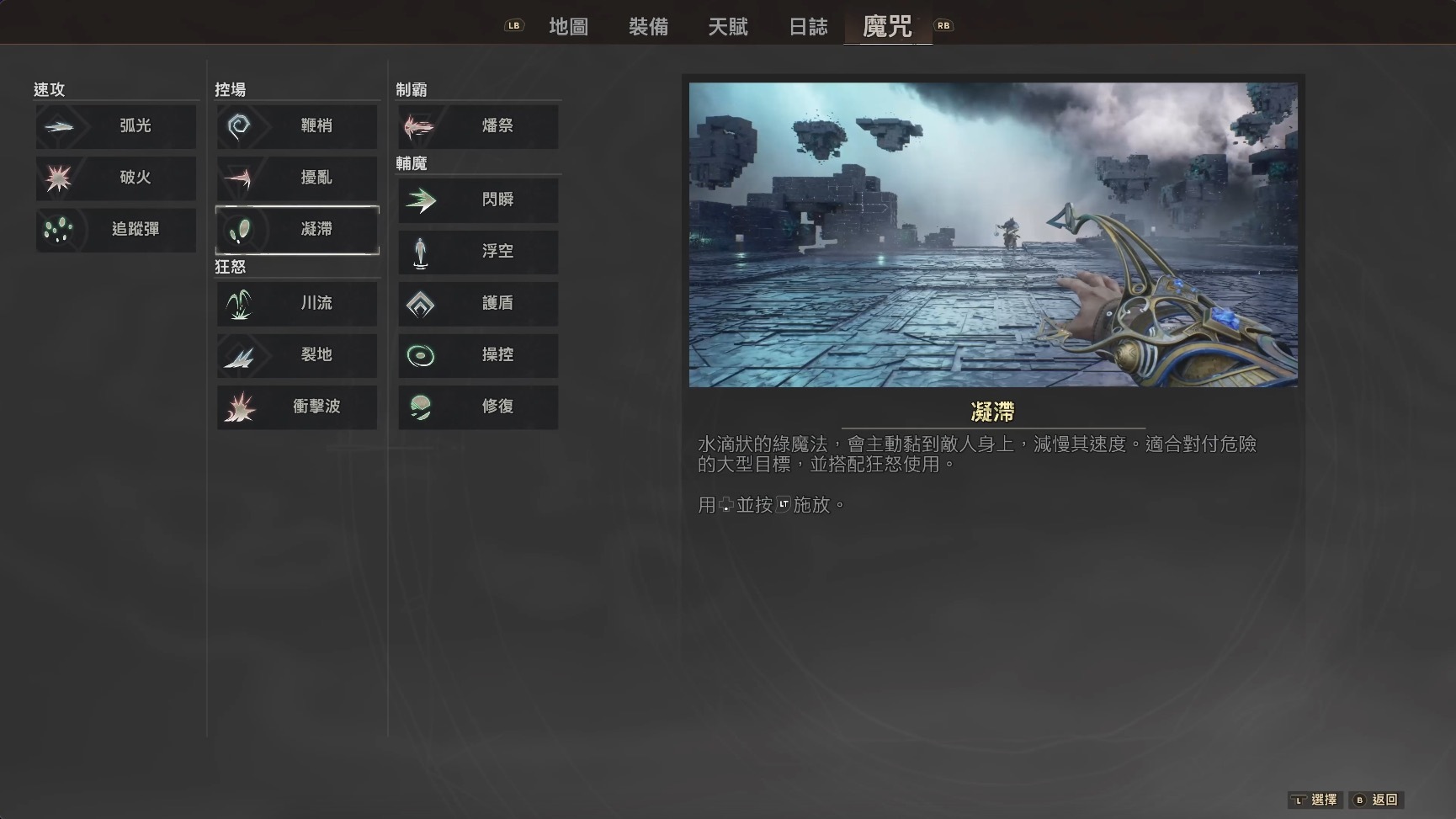Select the 燔祭 dominance spell

click(477, 126)
